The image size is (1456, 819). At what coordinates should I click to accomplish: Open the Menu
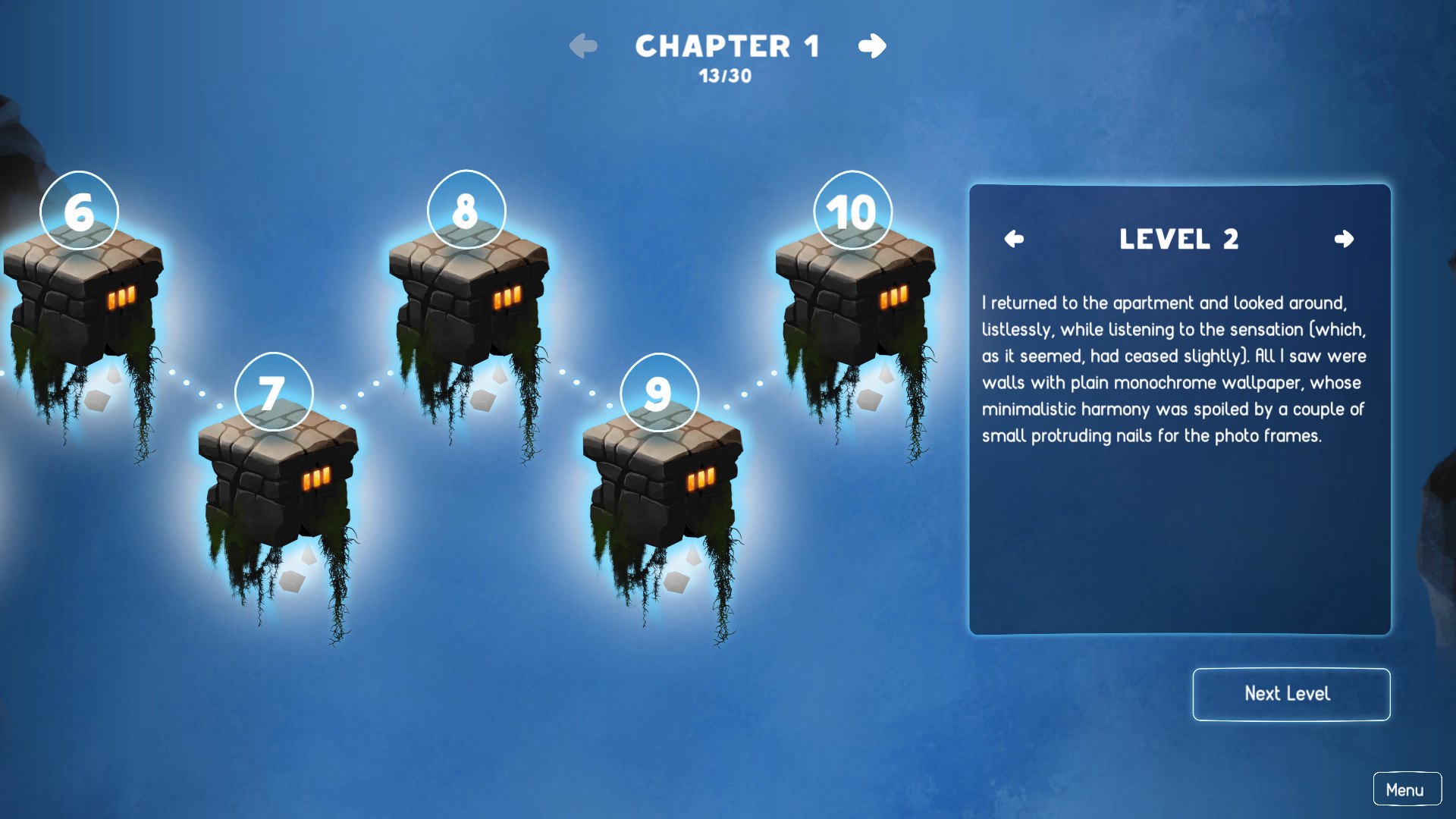pos(1406,789)
